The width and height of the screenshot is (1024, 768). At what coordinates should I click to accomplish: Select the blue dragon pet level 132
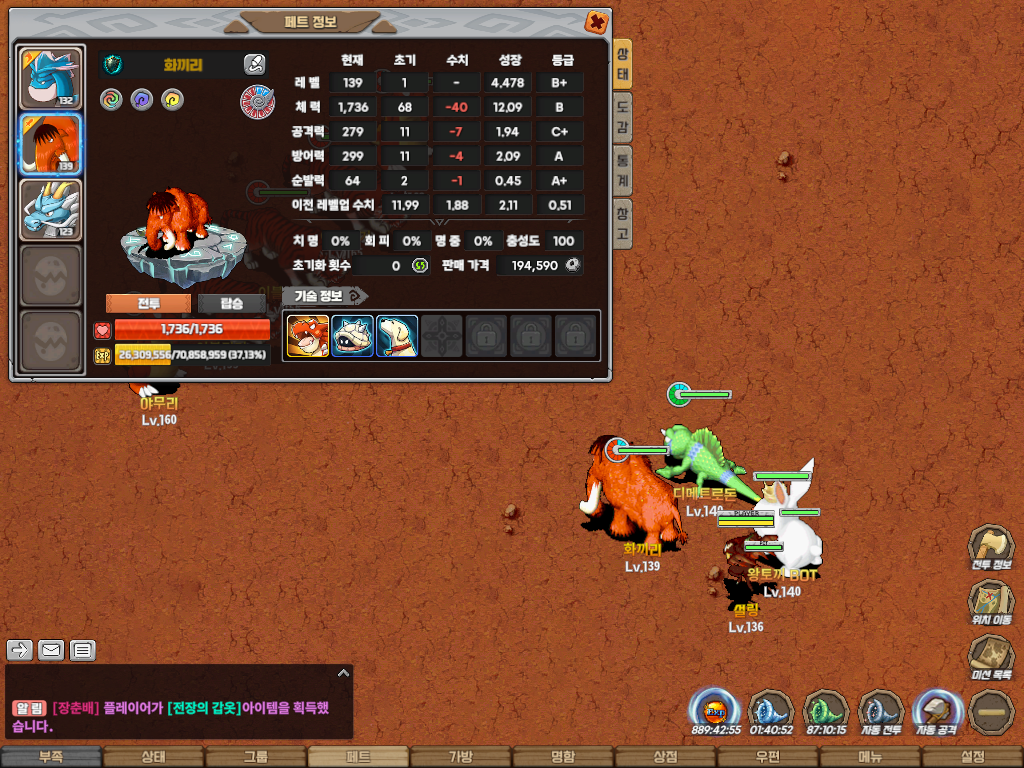pos(50,78)
